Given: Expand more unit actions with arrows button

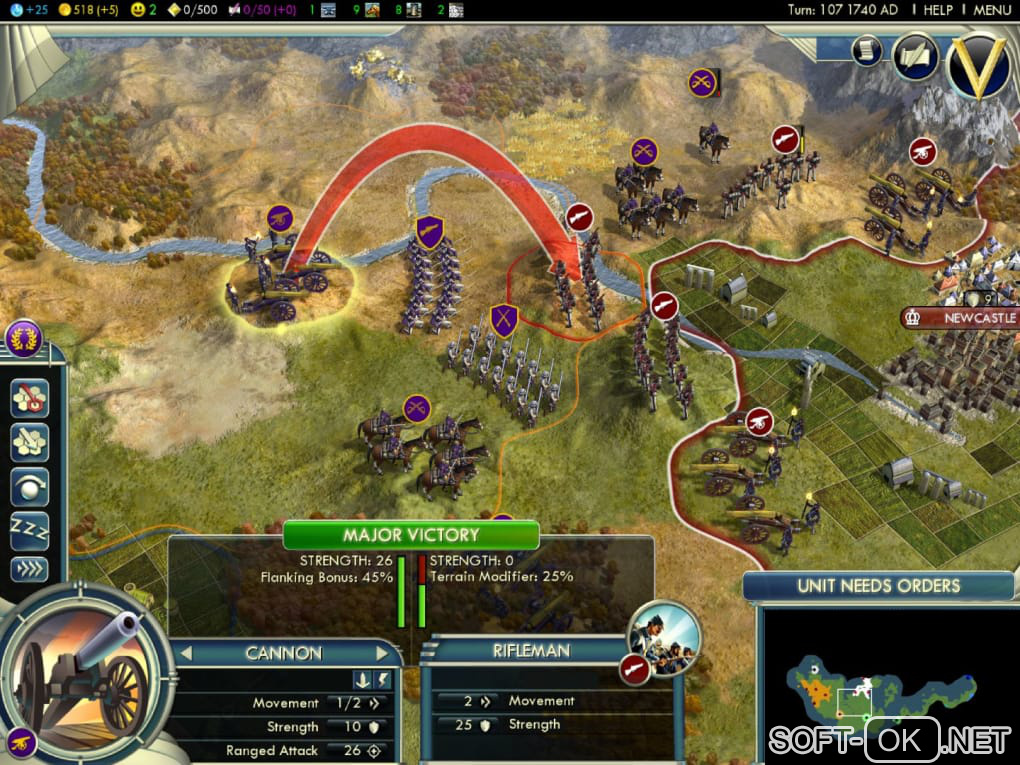Looking at the screenshot, I should pos(30,569).
